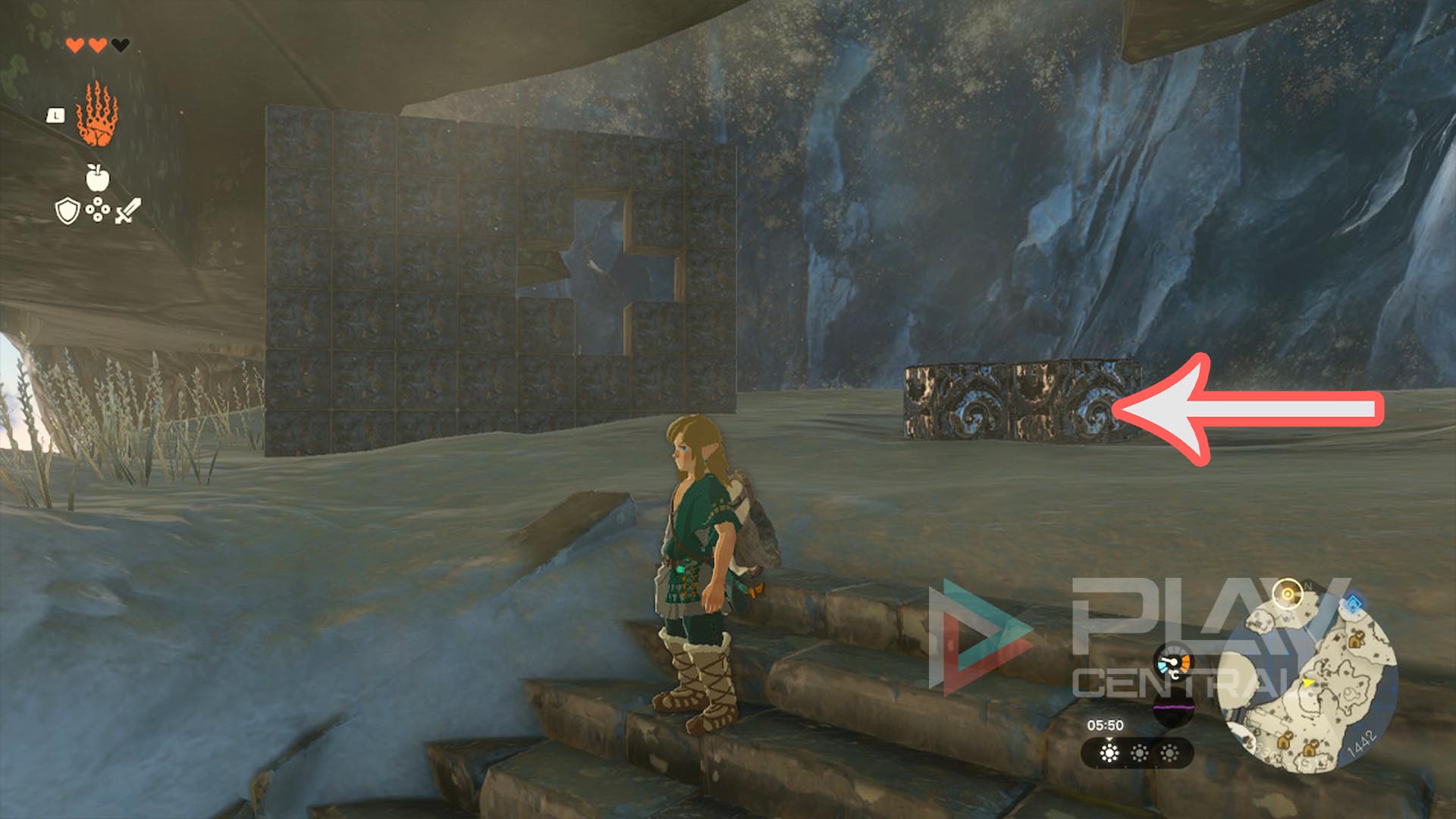Click the temperature gauge dial

coord(1174,664)
